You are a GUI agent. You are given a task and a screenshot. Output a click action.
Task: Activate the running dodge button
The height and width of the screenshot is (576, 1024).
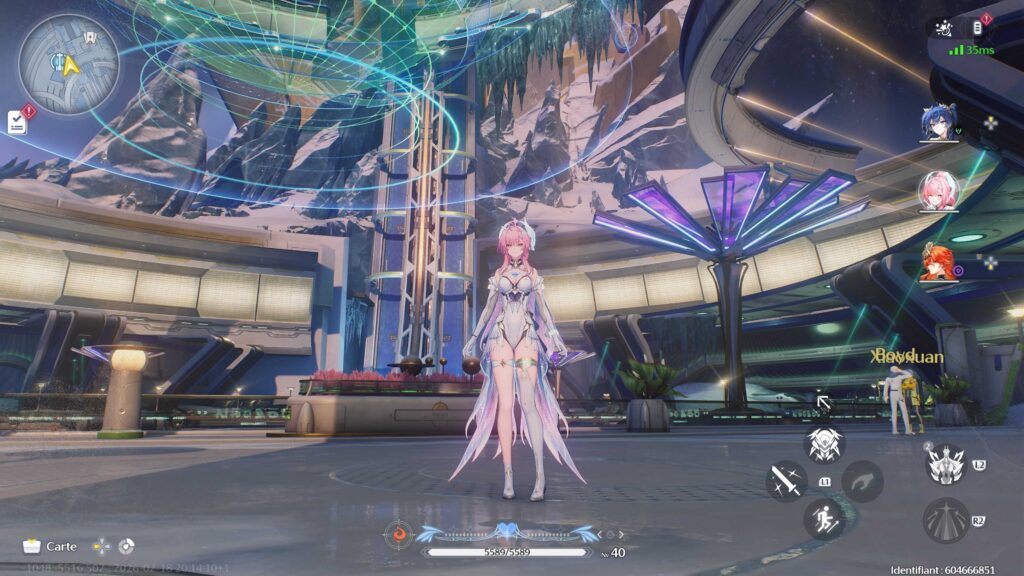[x=824, y=519]
